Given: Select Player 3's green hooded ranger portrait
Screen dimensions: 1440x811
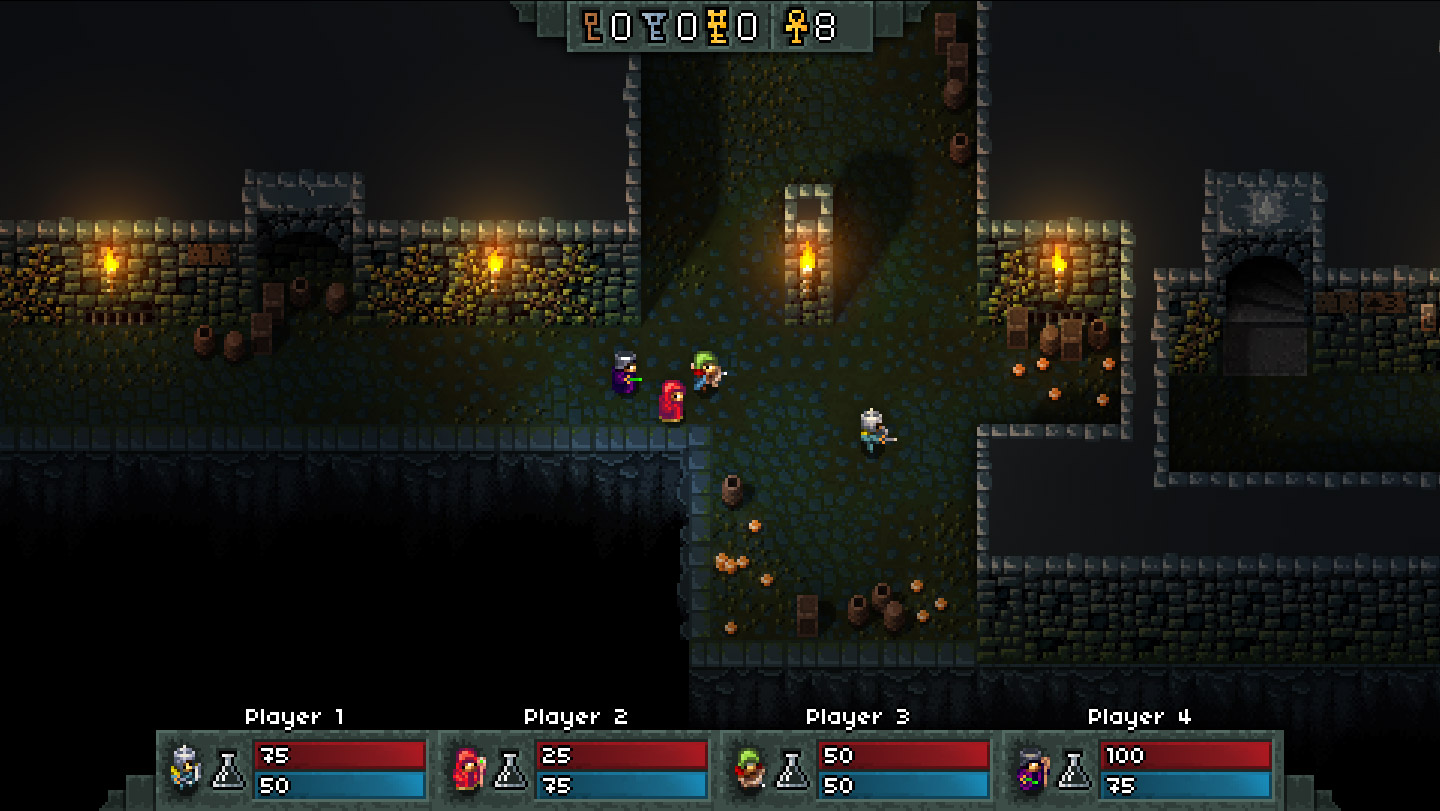Looking at the screenshot, I should point(749,769).
